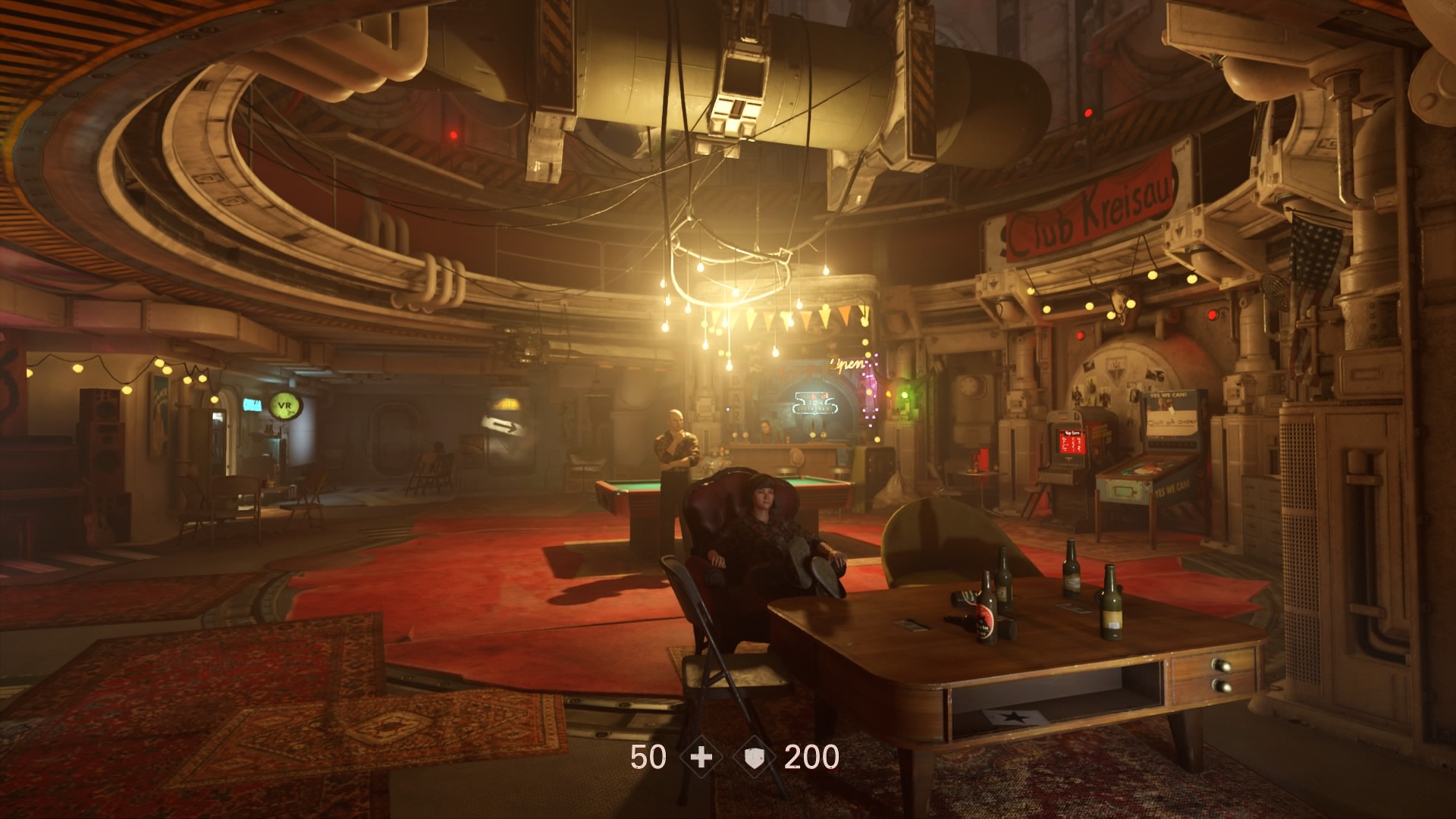1456x819 pixels.
Task: Click the yellow arrow exit sign
Action: click(x=503, y=422)
